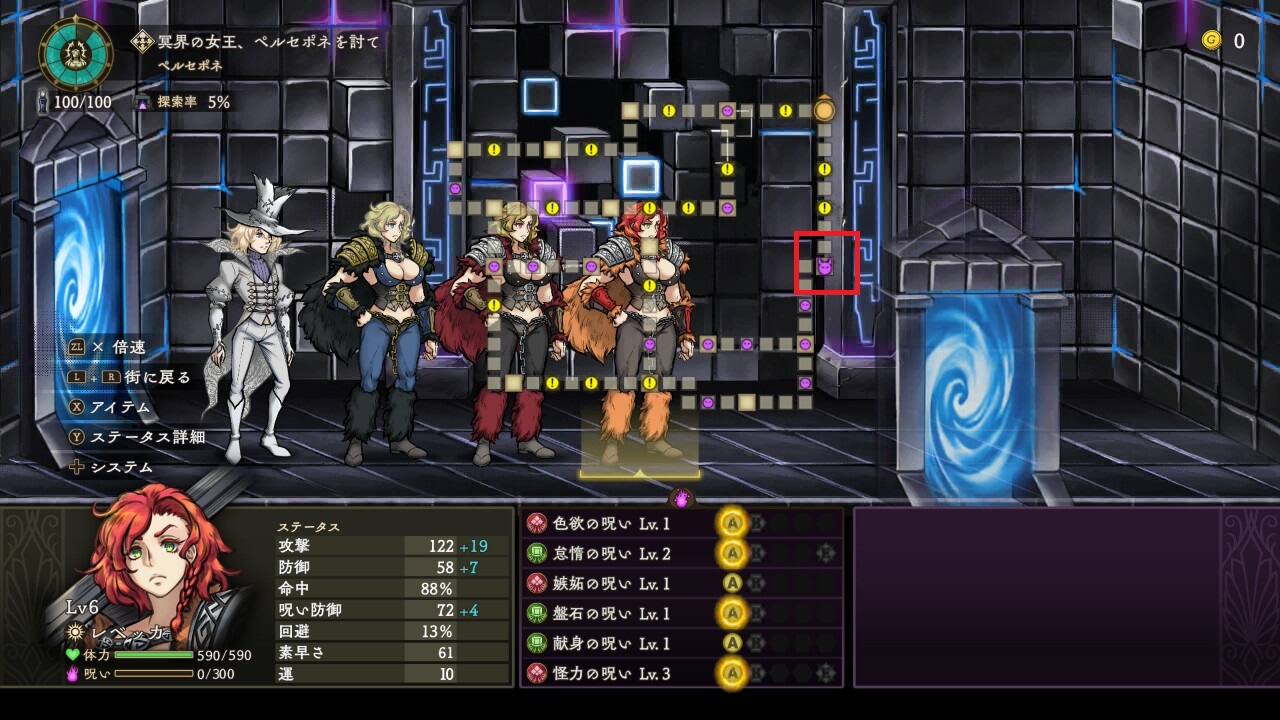Choose 街に戻る to return to town
Screen dimensions: 1280x720
(128, 377)
